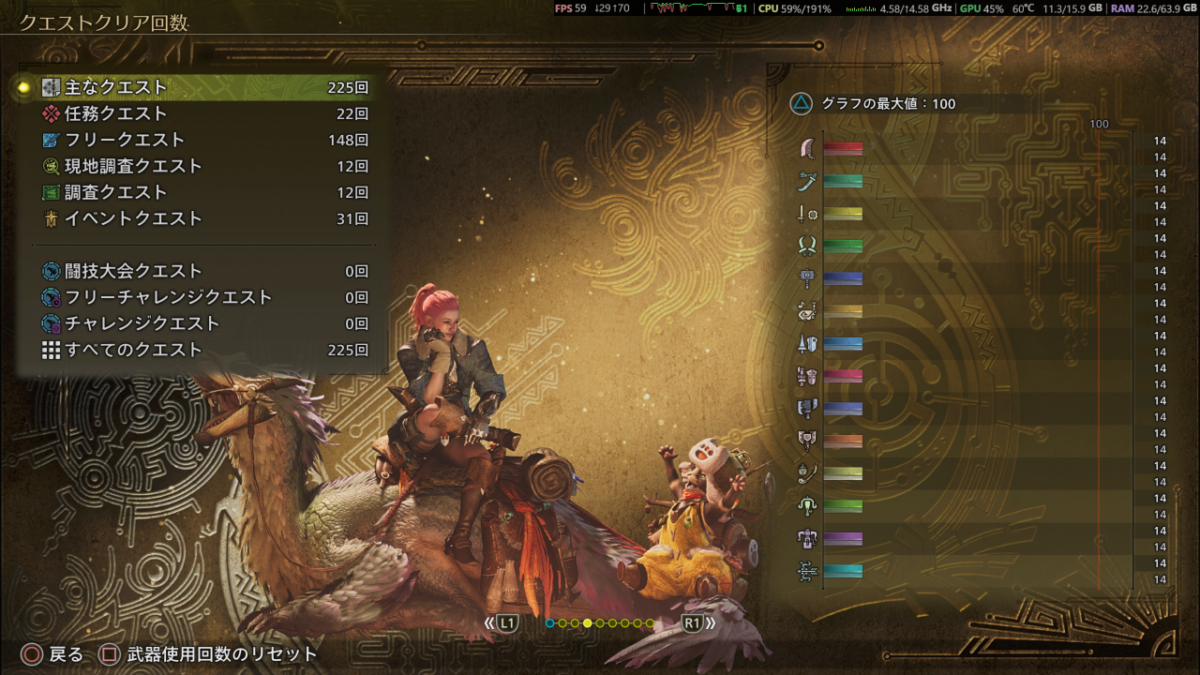This screenshot has width=1200, height=675.
Task: Go back with the 戻る button
Action: (54, 655)
